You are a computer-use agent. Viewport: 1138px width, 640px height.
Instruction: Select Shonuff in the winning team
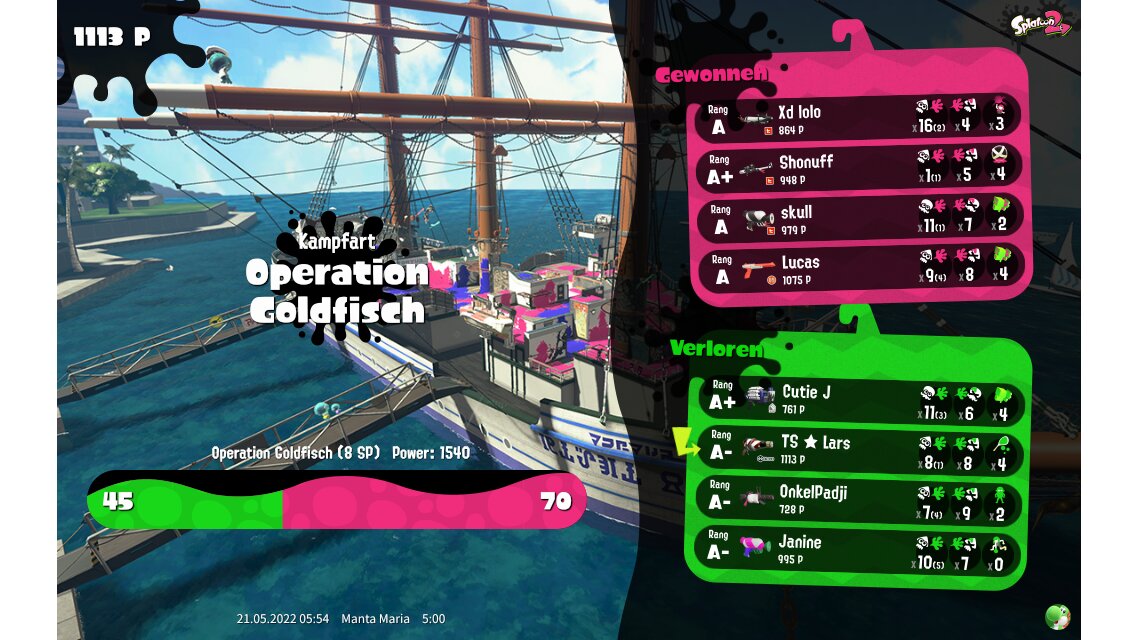[x=860, y=167]
